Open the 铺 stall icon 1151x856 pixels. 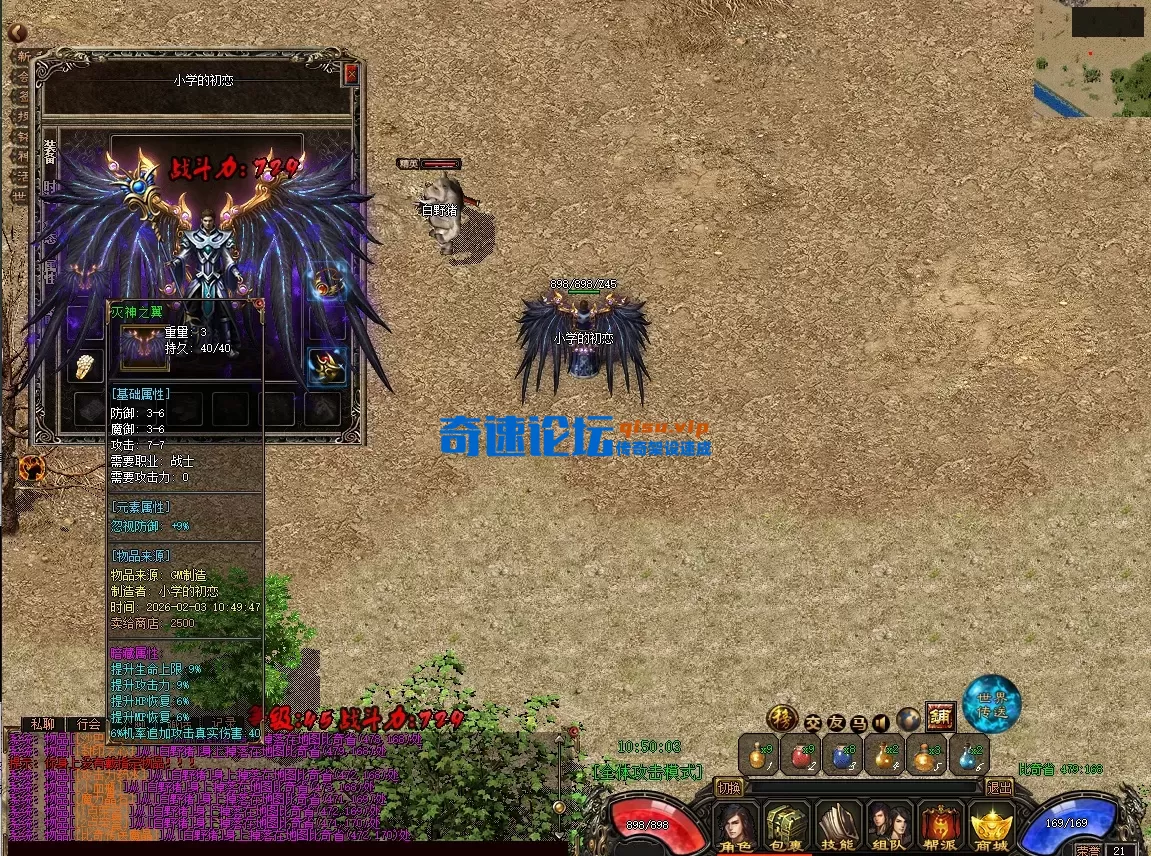[x=940, y=716]
